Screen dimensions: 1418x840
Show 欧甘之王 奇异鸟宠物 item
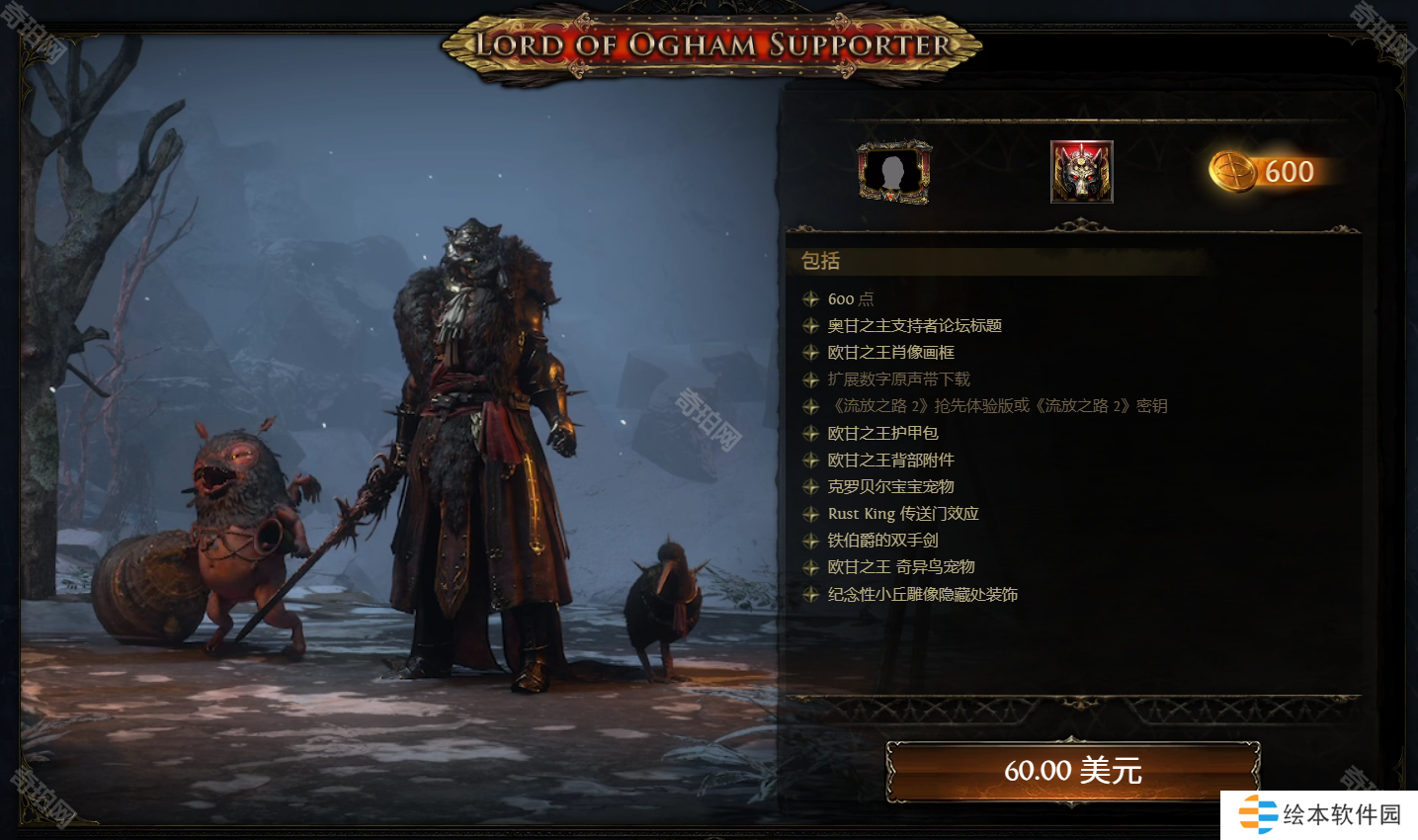[x=900, y=567]
